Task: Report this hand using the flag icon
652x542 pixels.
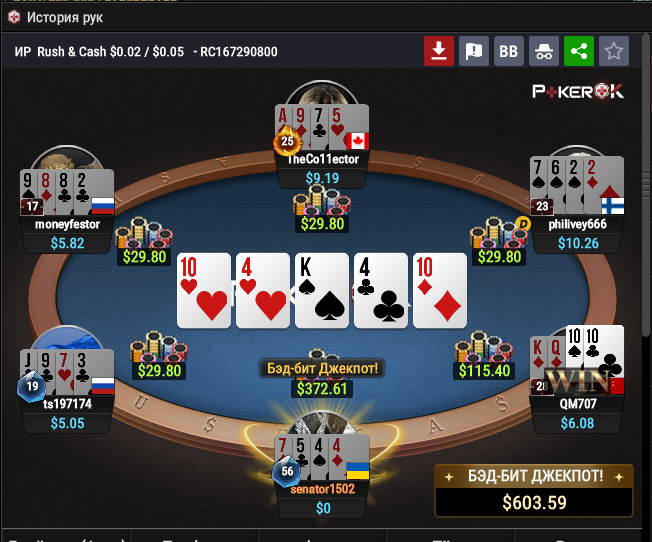Action: pyautogui.click(x=474, y=51)
